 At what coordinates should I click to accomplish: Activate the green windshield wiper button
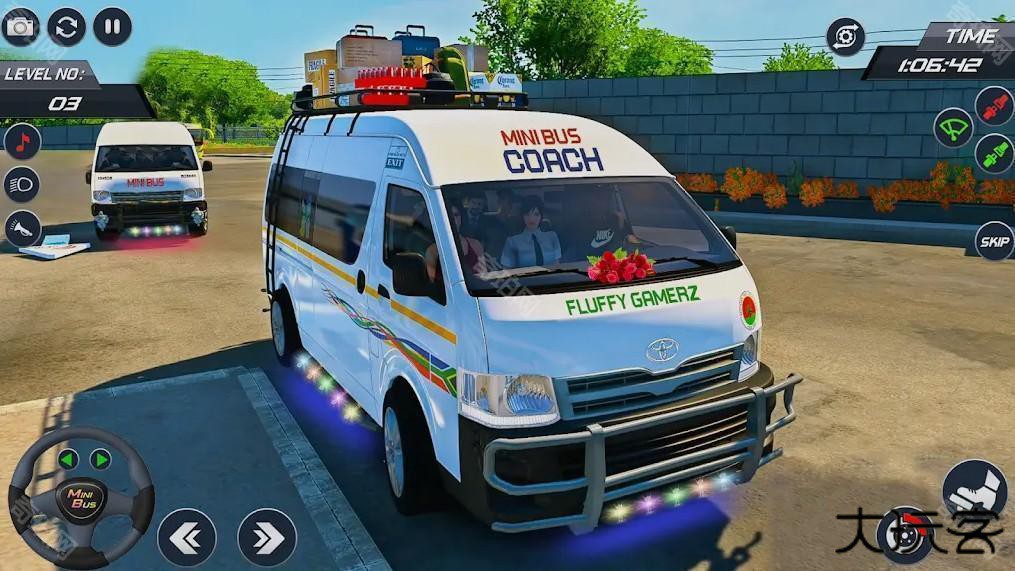(953, 128)
